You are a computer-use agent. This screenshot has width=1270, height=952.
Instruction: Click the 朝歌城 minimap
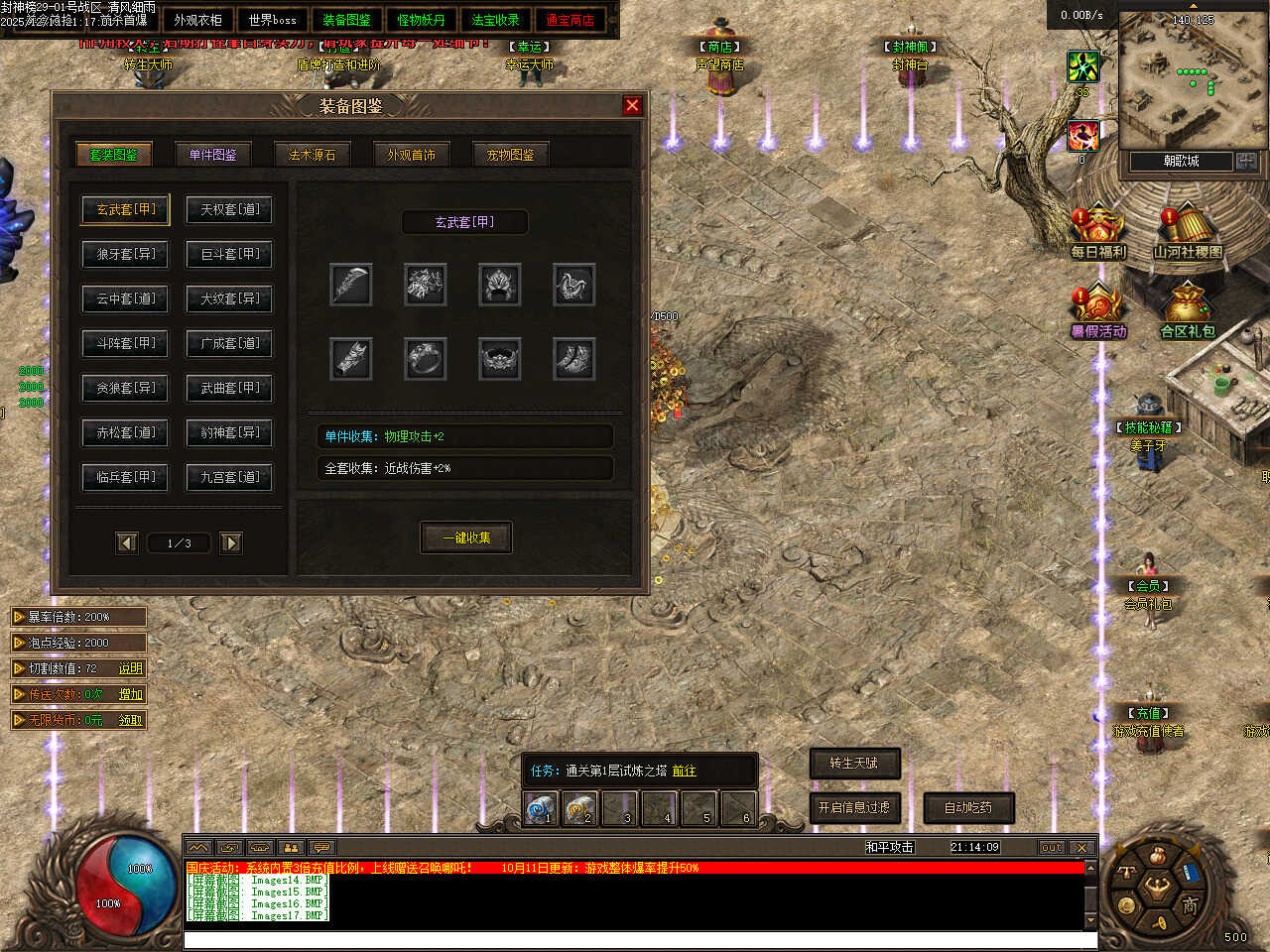[x=1181, y=84]
